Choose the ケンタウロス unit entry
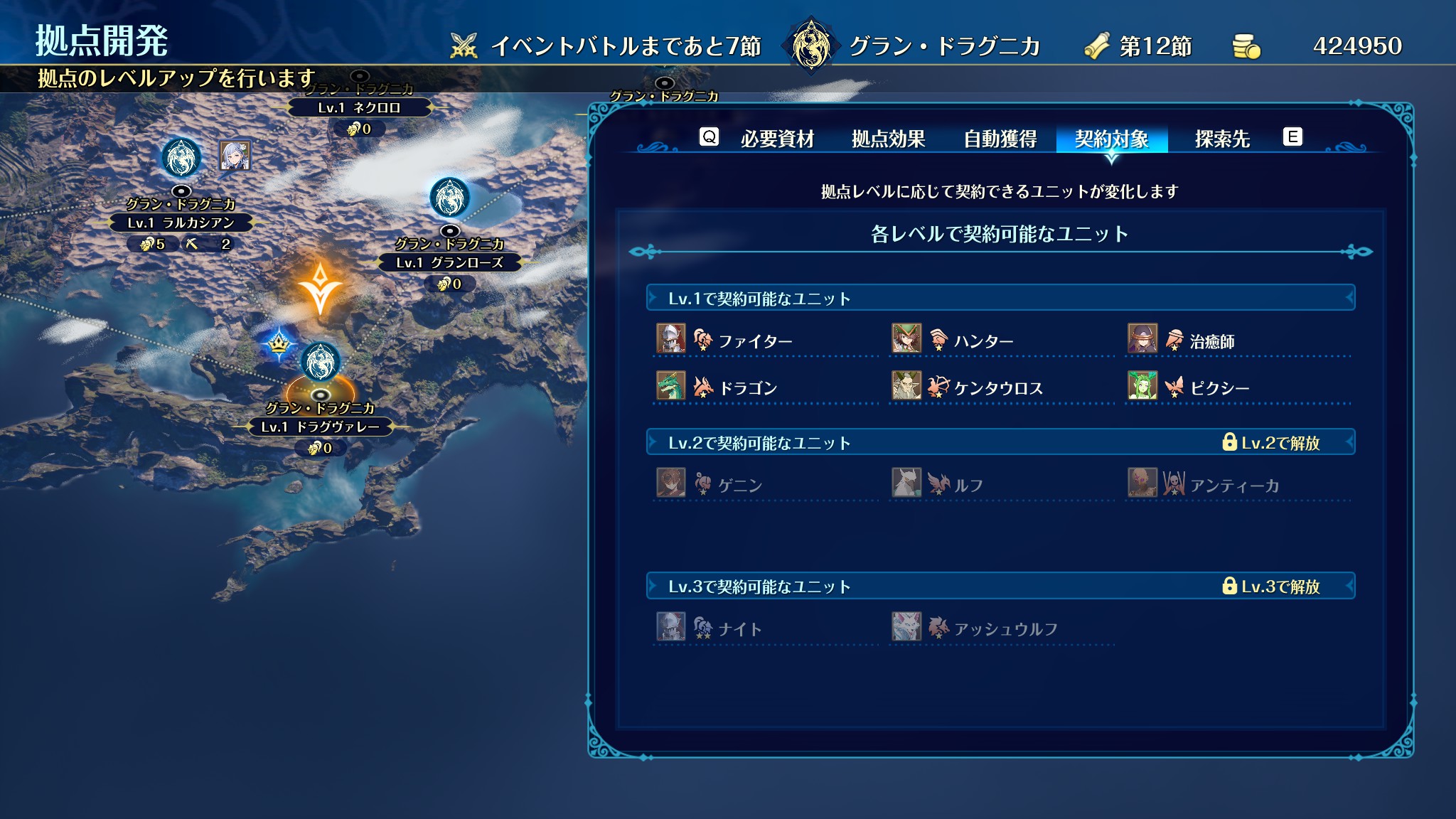The height and width of the screenshot is (819, 1456). click(998, 388)
